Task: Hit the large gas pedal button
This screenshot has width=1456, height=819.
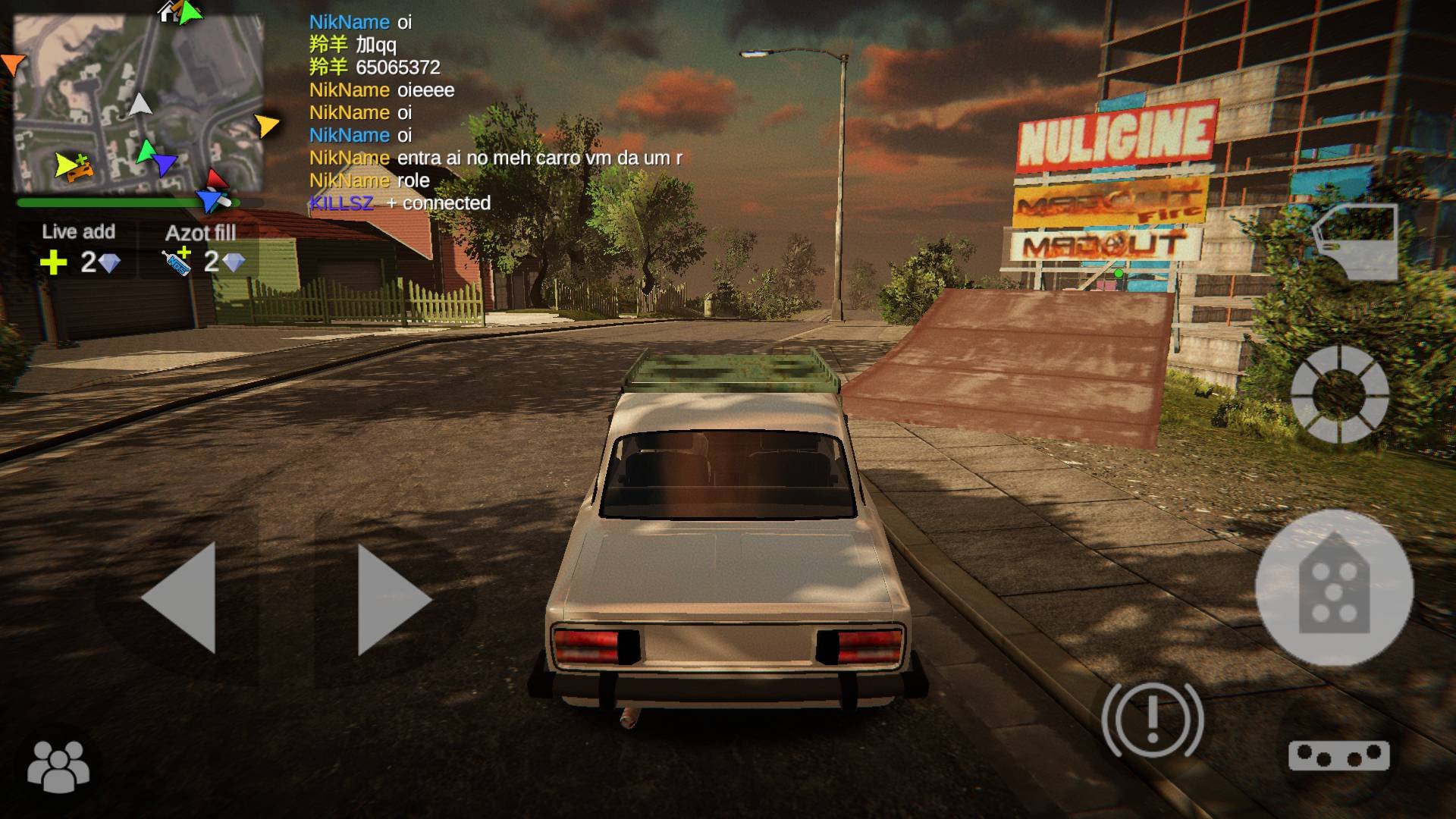Action: (1334, 588)
